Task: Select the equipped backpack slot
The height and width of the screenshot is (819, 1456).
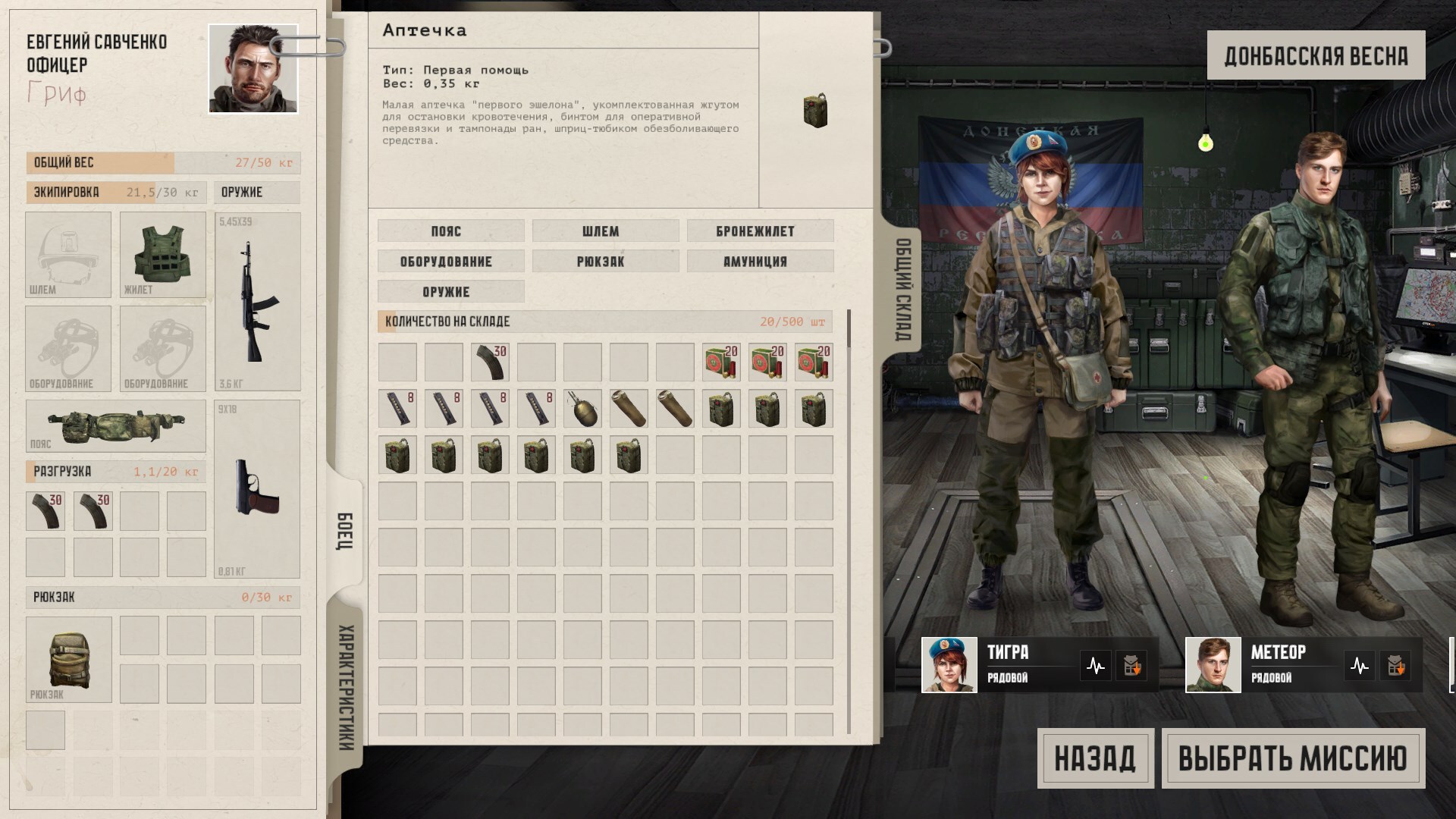Action: point(68,659)
